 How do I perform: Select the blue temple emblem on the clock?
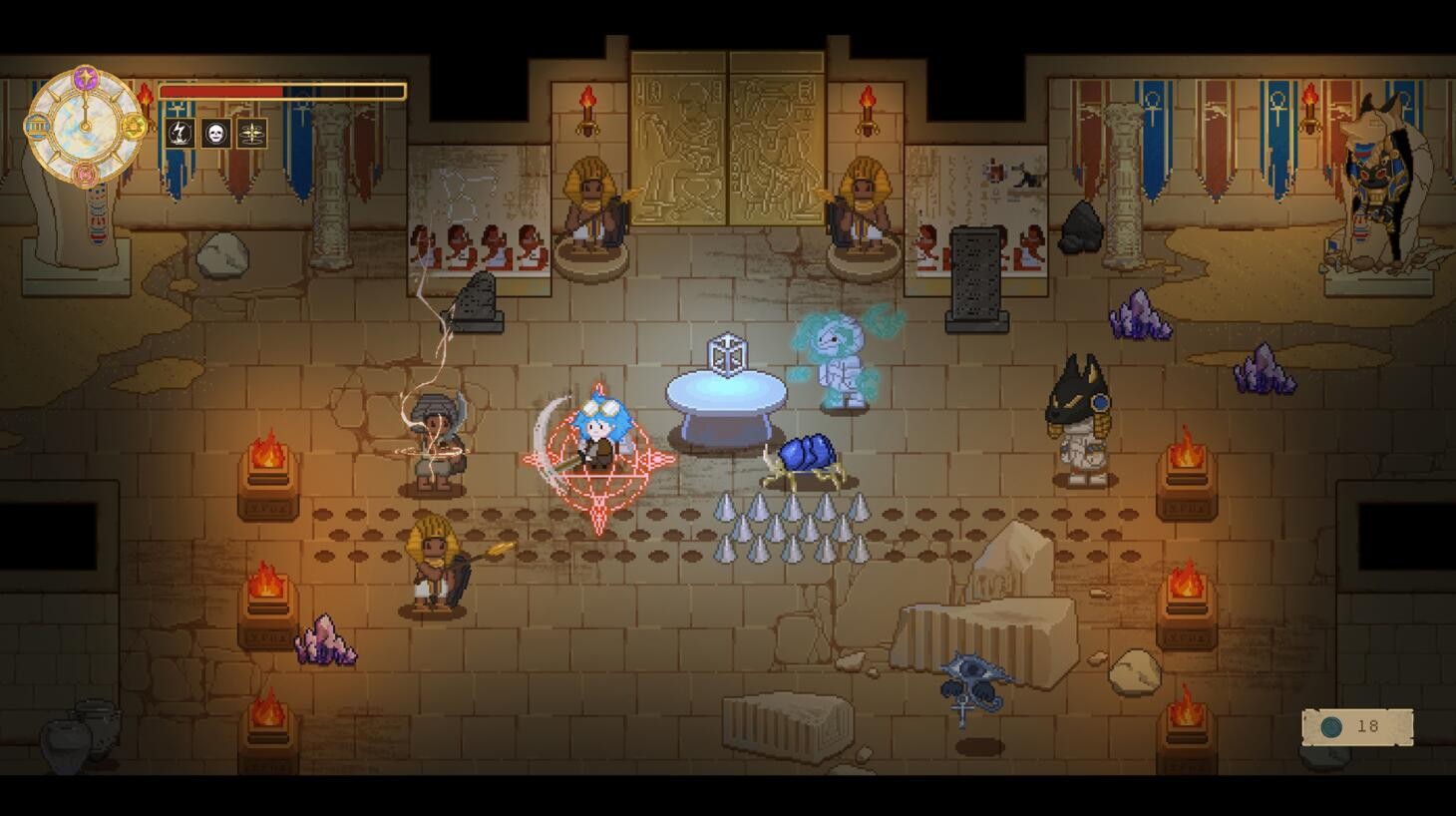(x=37, y=127)
